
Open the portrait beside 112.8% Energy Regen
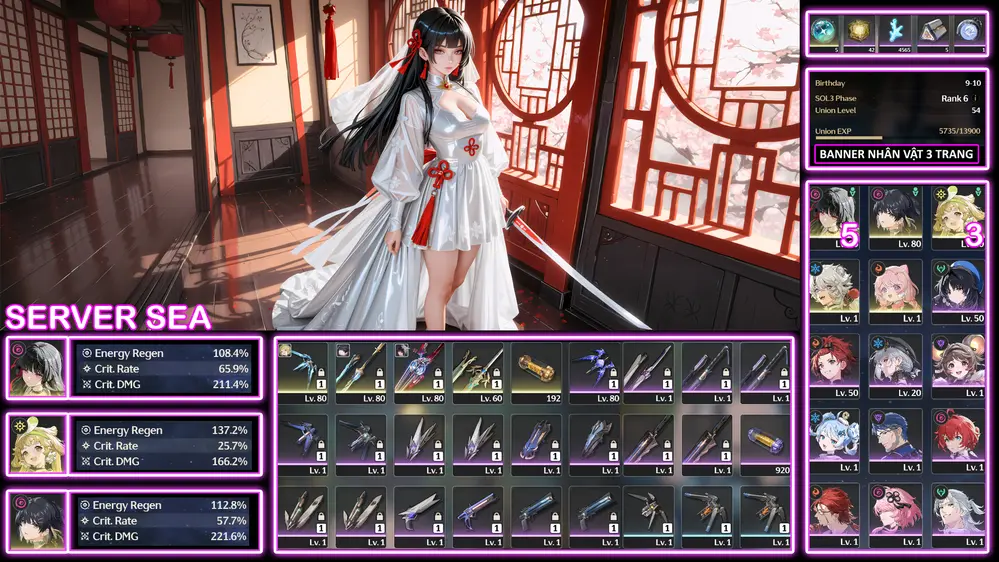point(36,520)
